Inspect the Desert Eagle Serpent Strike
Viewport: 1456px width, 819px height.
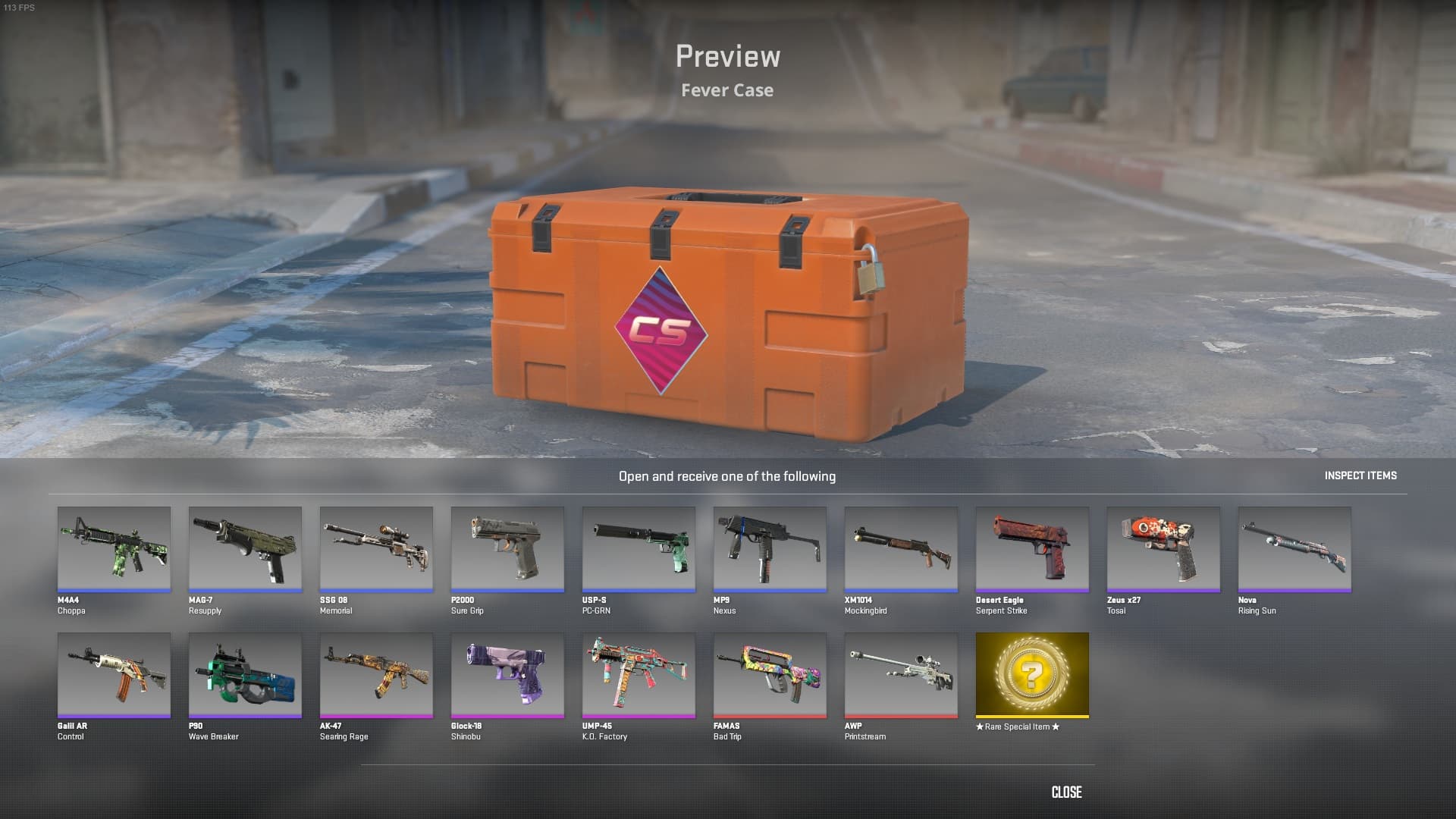1032,549
